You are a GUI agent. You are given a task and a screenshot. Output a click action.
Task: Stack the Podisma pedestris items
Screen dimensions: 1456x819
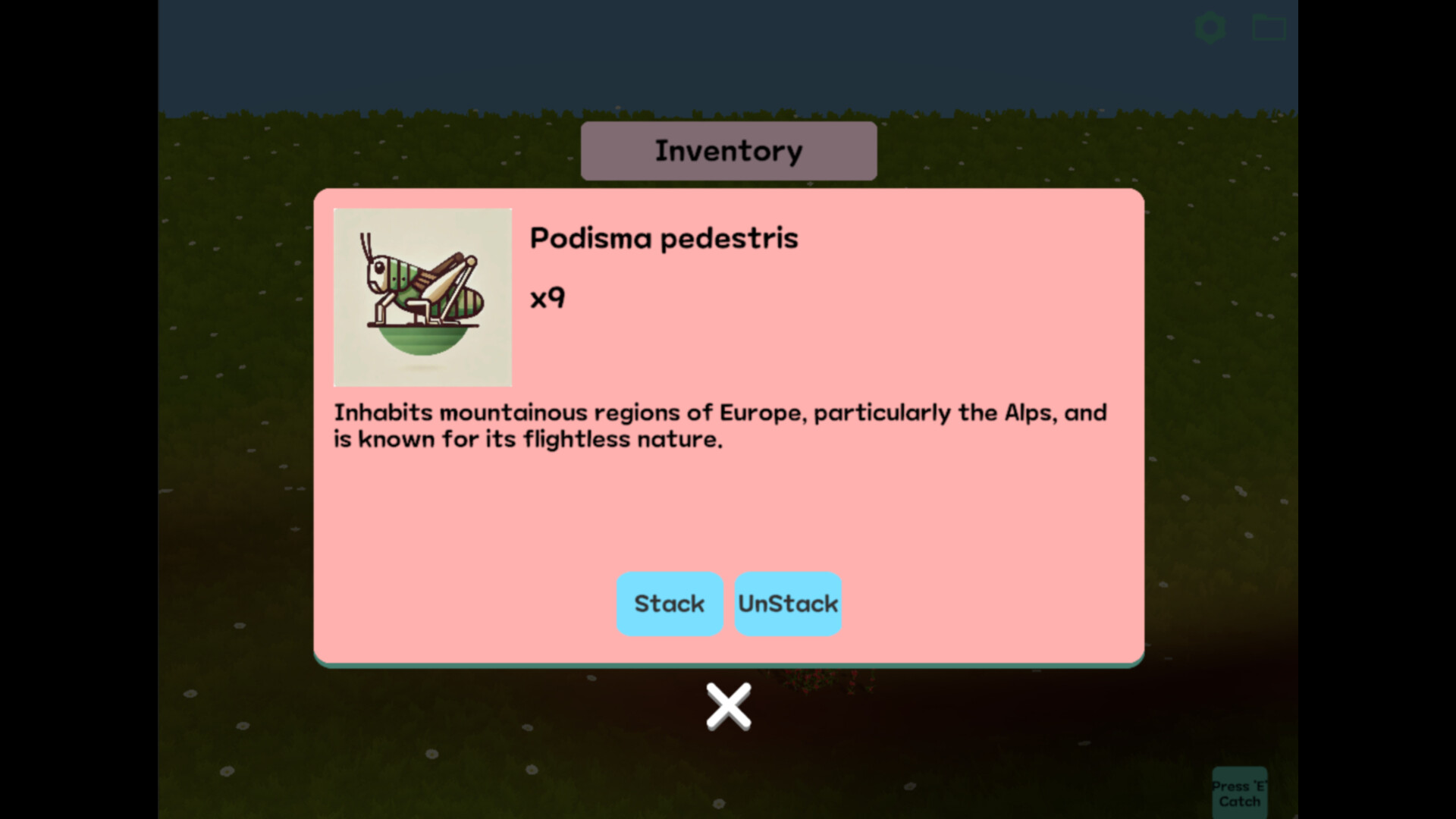670,604
